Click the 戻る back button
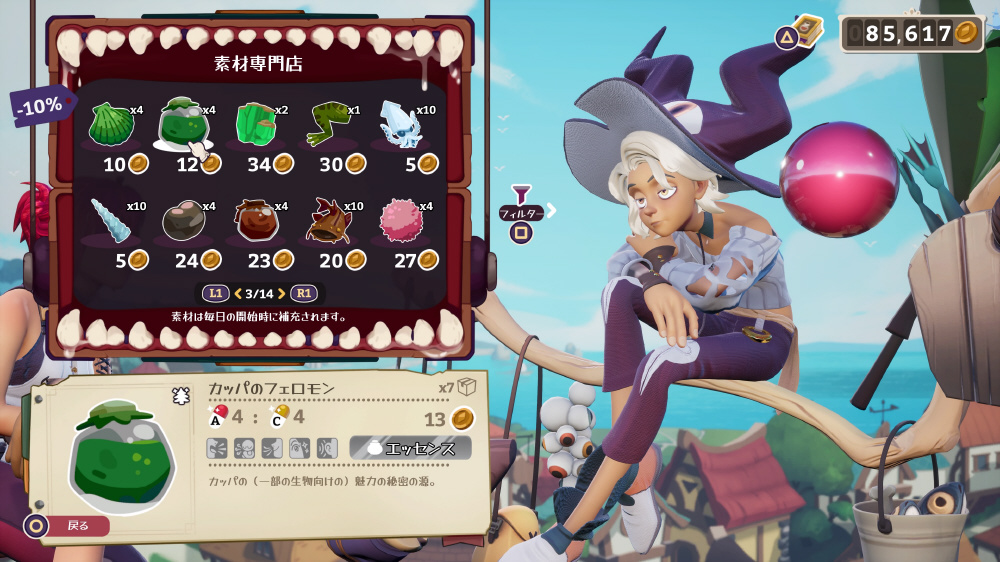 click(x=68, y=525)
